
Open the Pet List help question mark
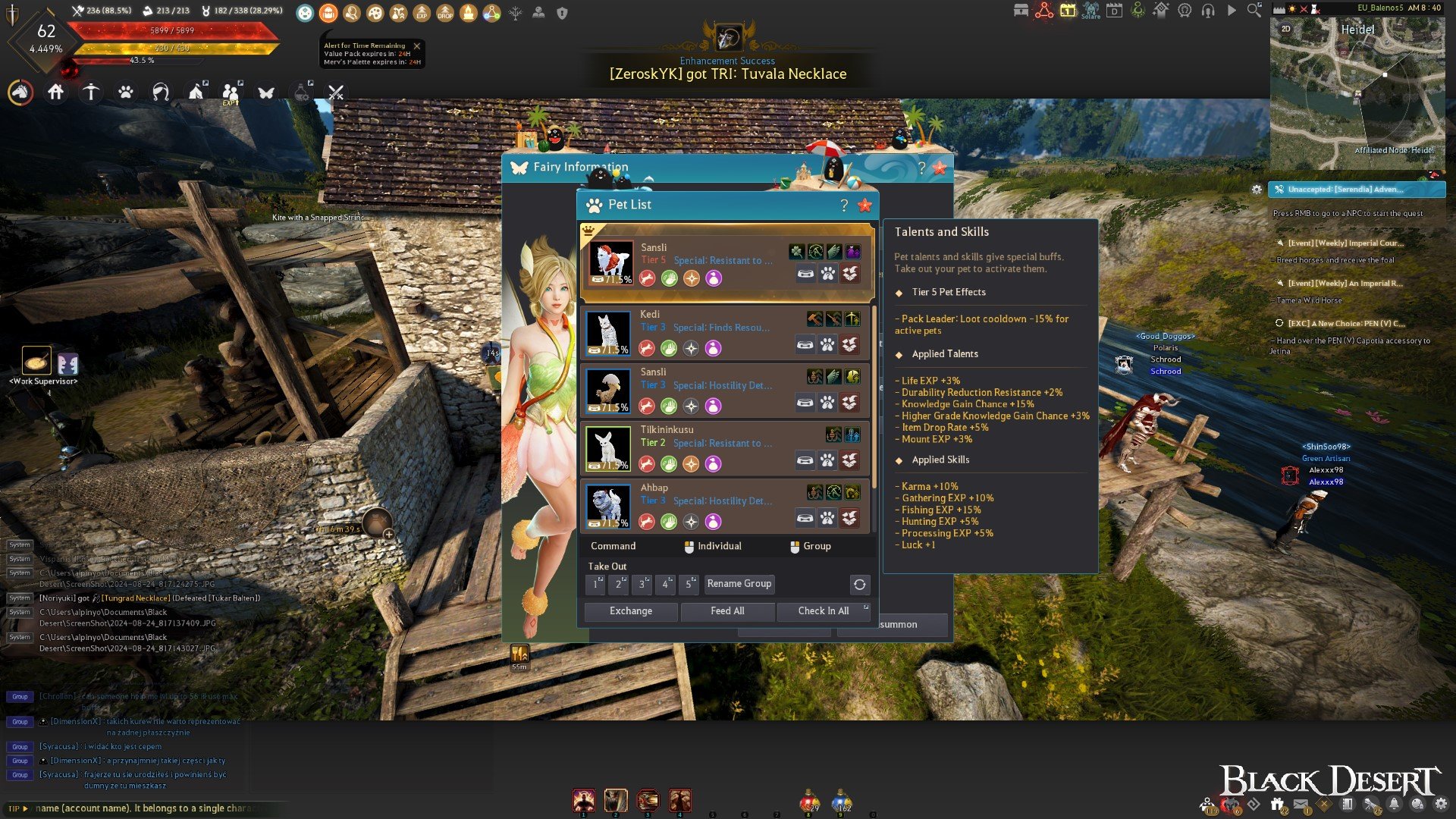[844, 206]
